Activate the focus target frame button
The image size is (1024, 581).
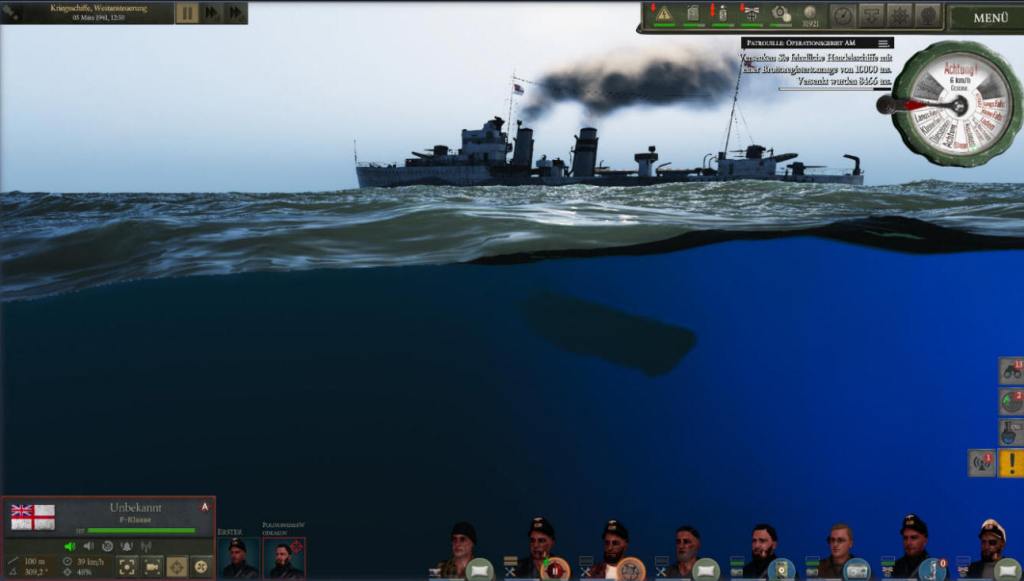127,566
